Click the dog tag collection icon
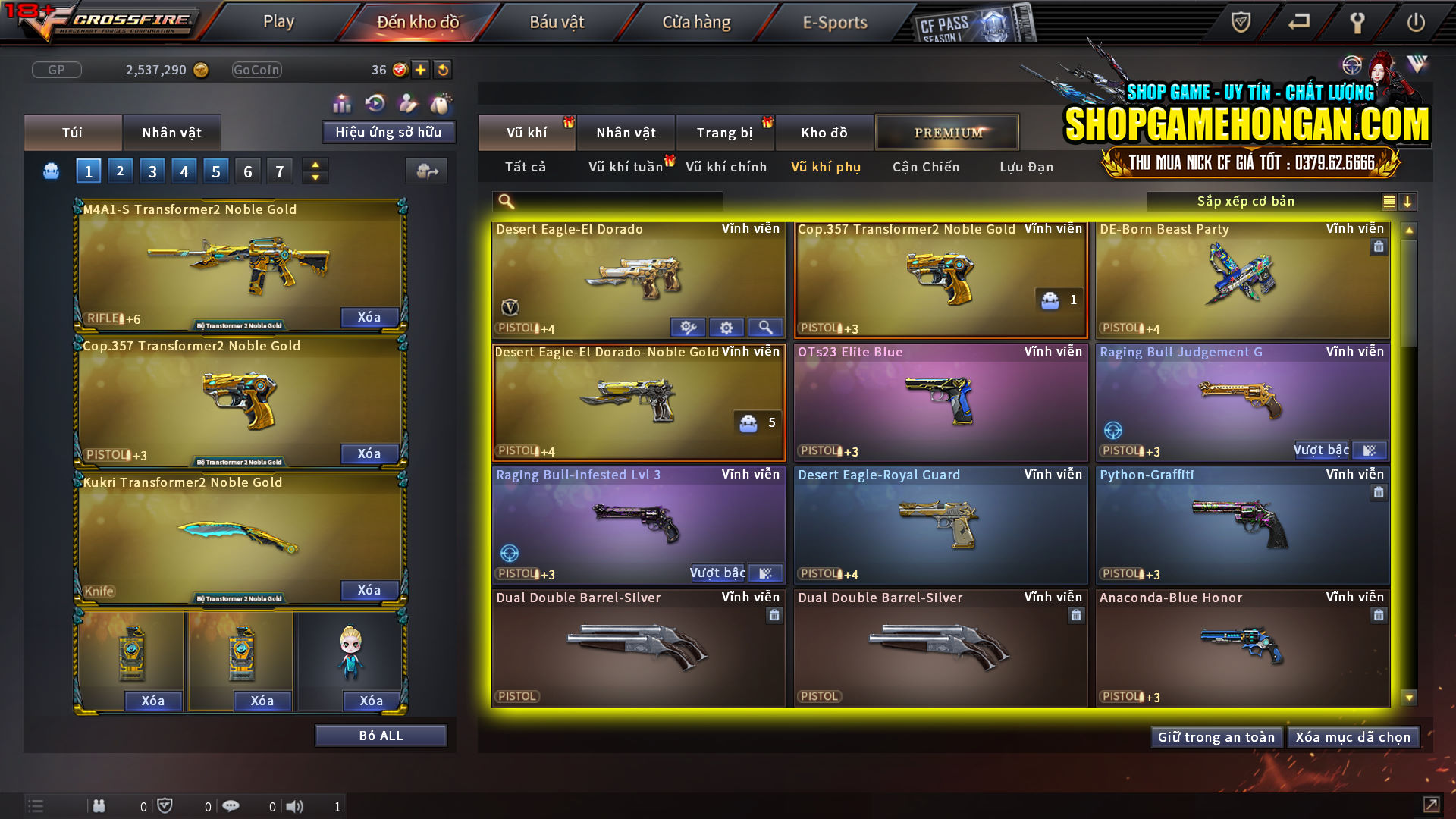Screen dimensions: 1456x819 click(440, 102)
